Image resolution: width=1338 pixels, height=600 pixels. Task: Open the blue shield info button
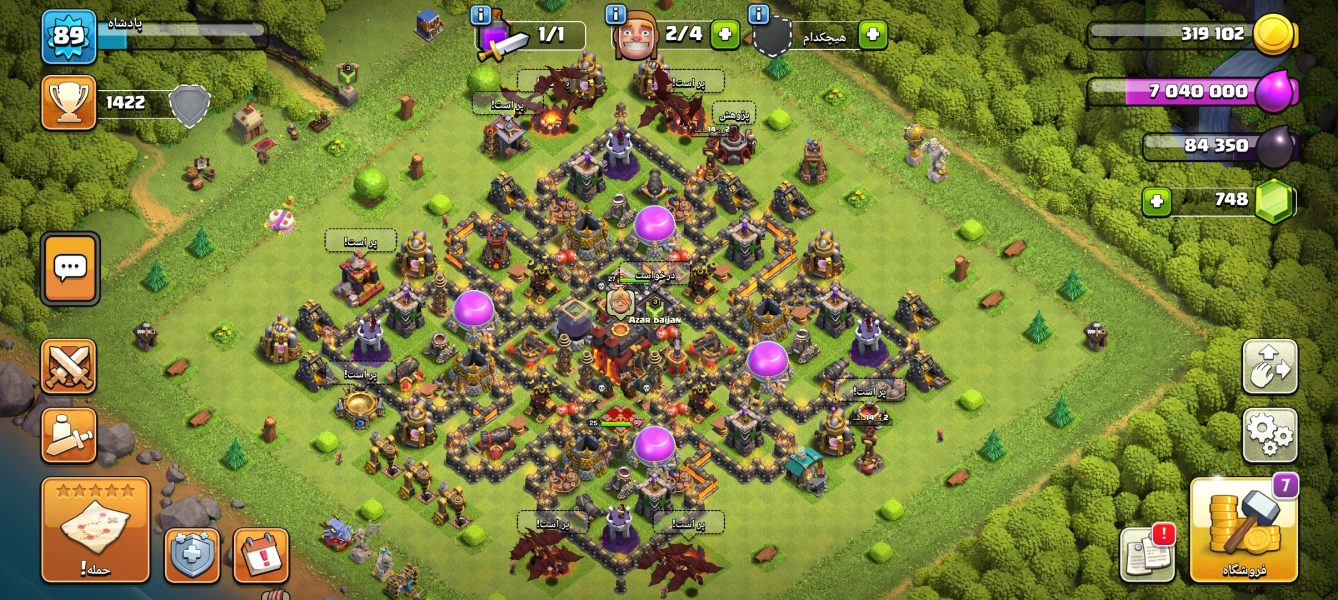click(x=193, y=555)
